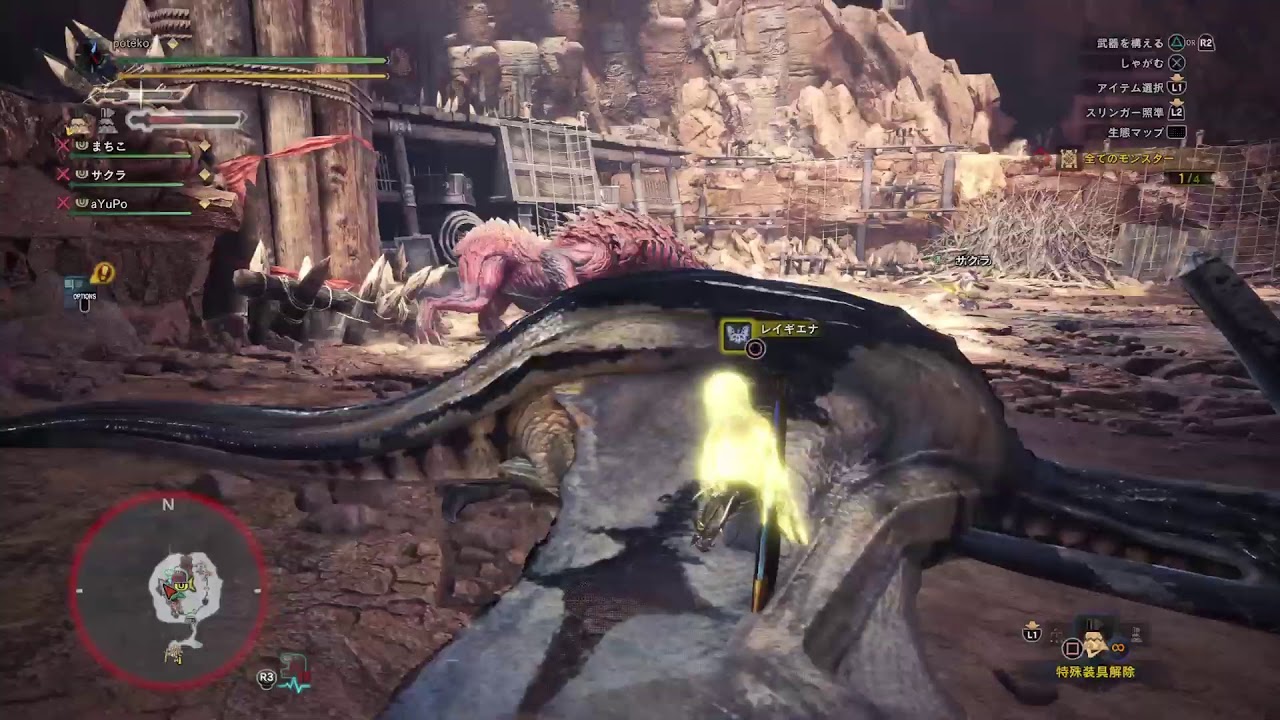Viewport: 1280px width, 720px height.
Task: Toggle 特殊装具解除 with the square button prompt
Action: (1072, 649)
